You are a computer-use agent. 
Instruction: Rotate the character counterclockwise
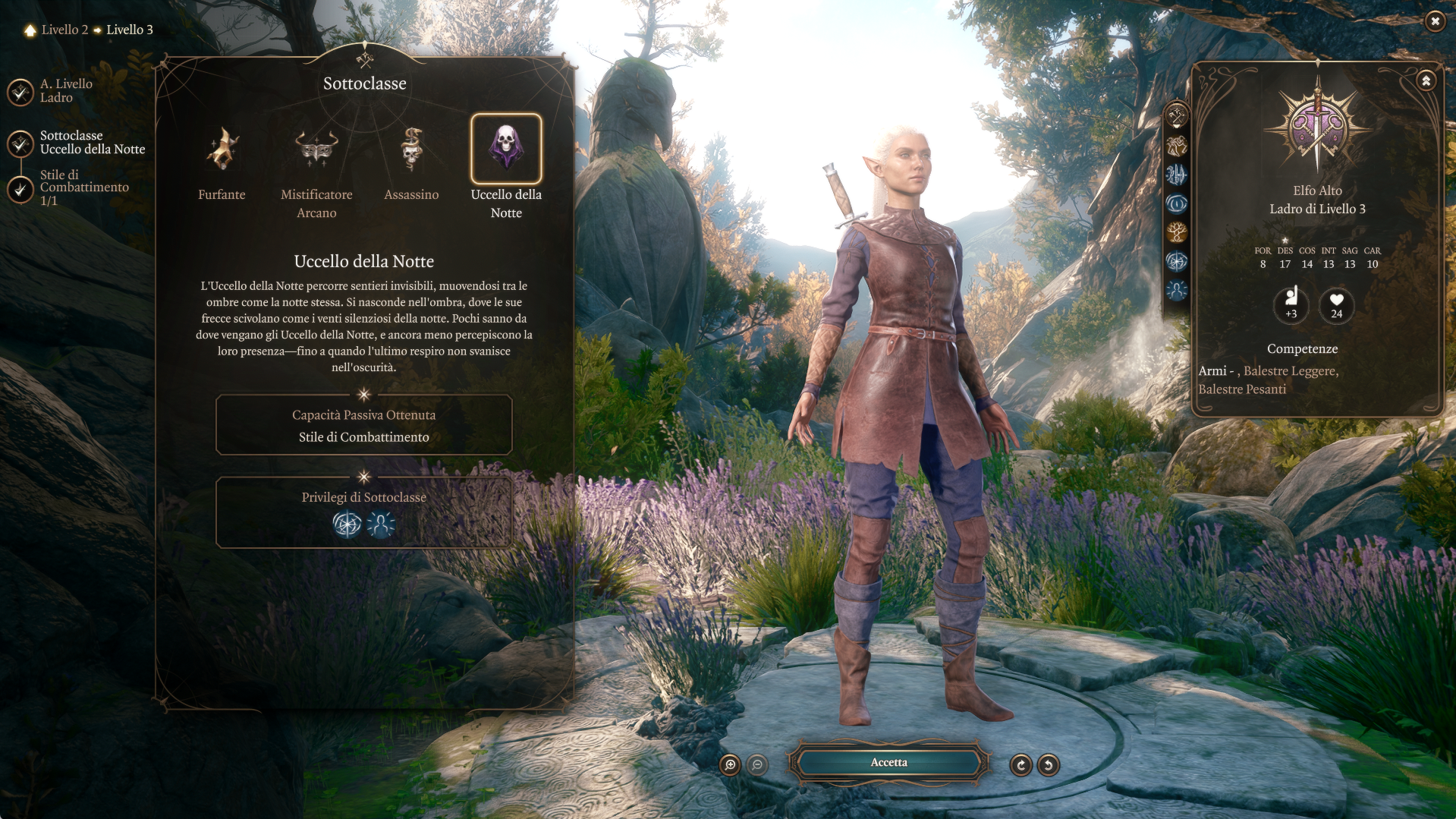[1049, 765]
